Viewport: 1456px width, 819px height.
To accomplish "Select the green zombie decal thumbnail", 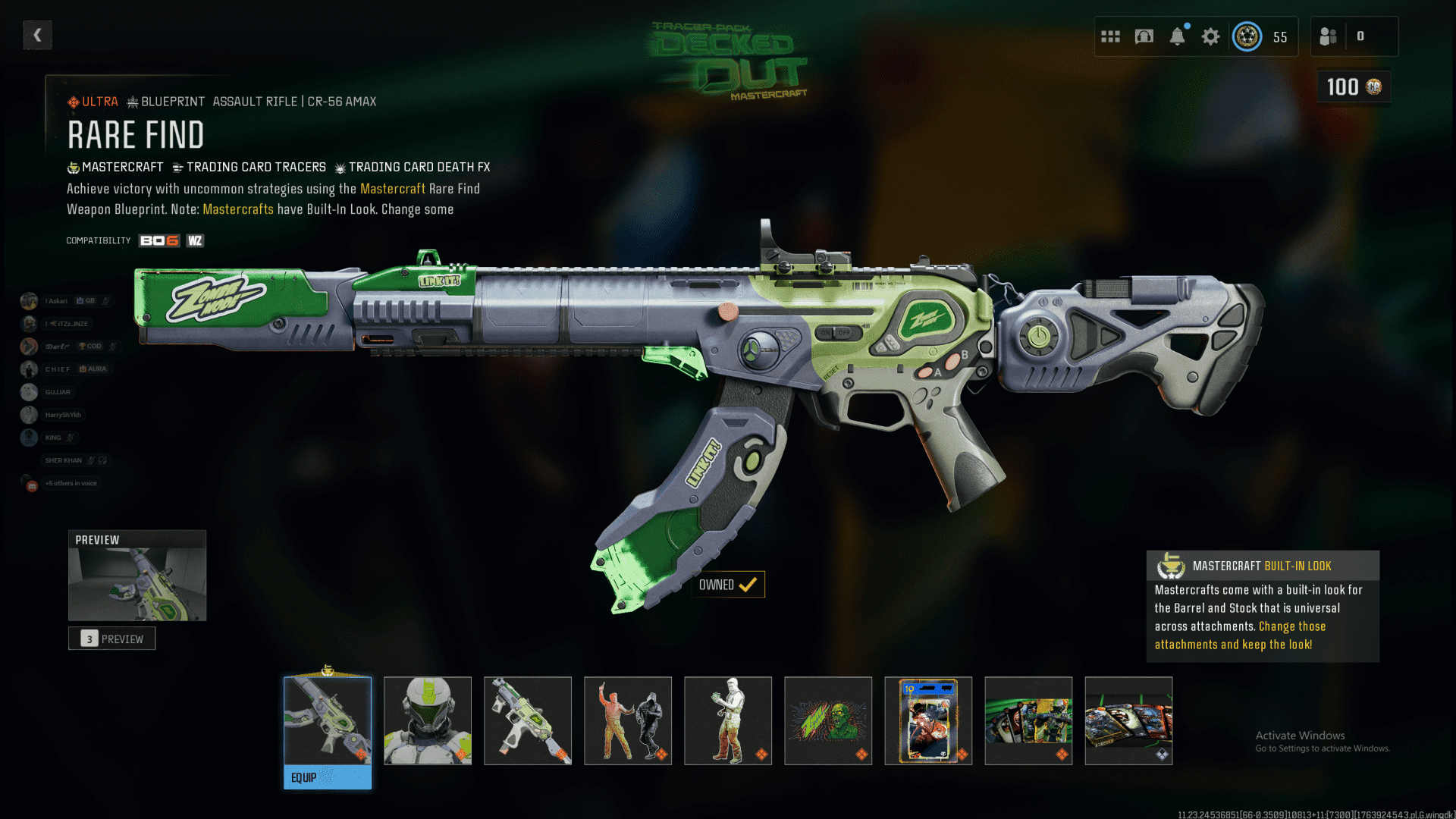I will click(828, 720).
